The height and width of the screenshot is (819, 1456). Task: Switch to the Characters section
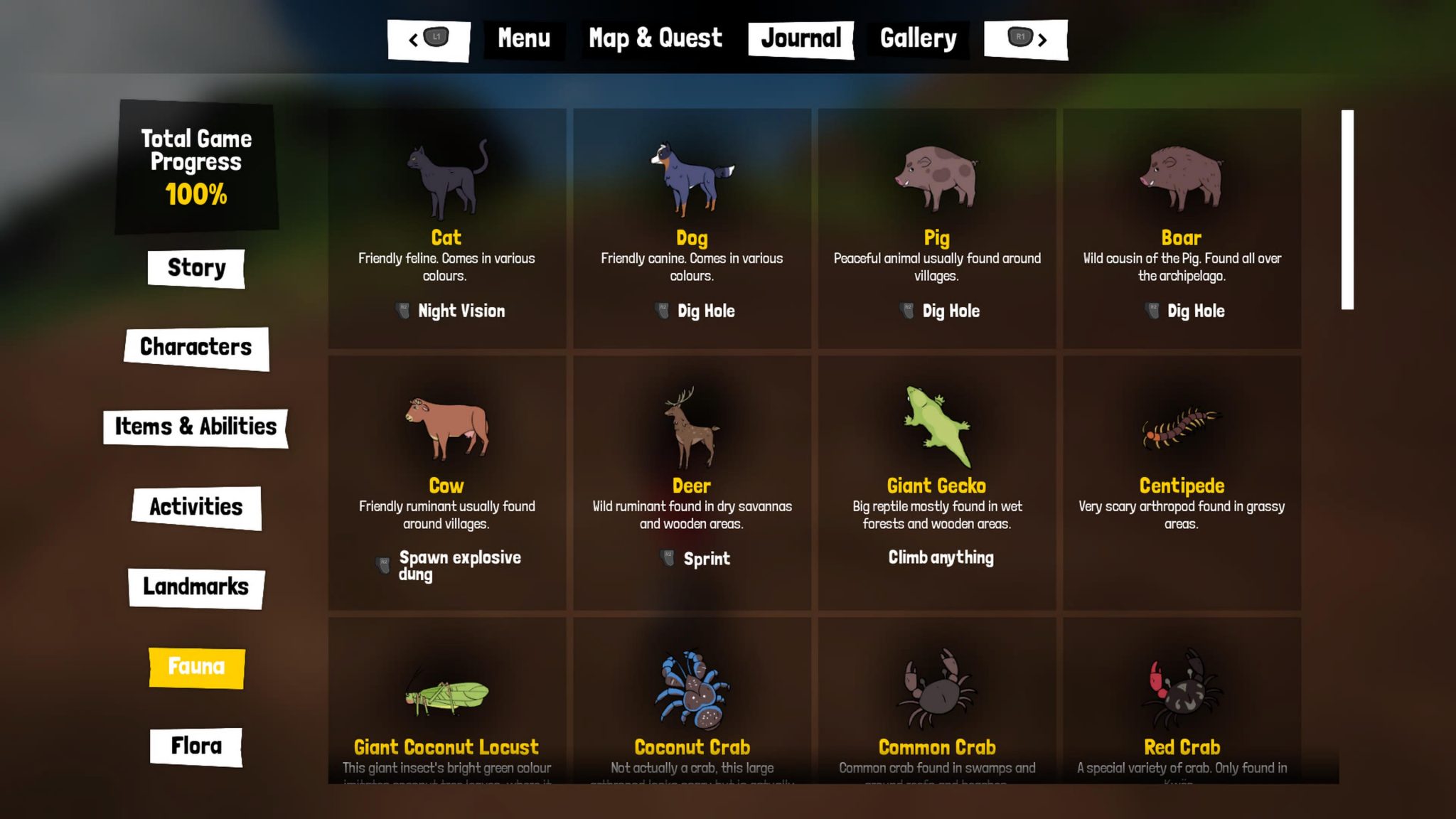coord(197,348)
